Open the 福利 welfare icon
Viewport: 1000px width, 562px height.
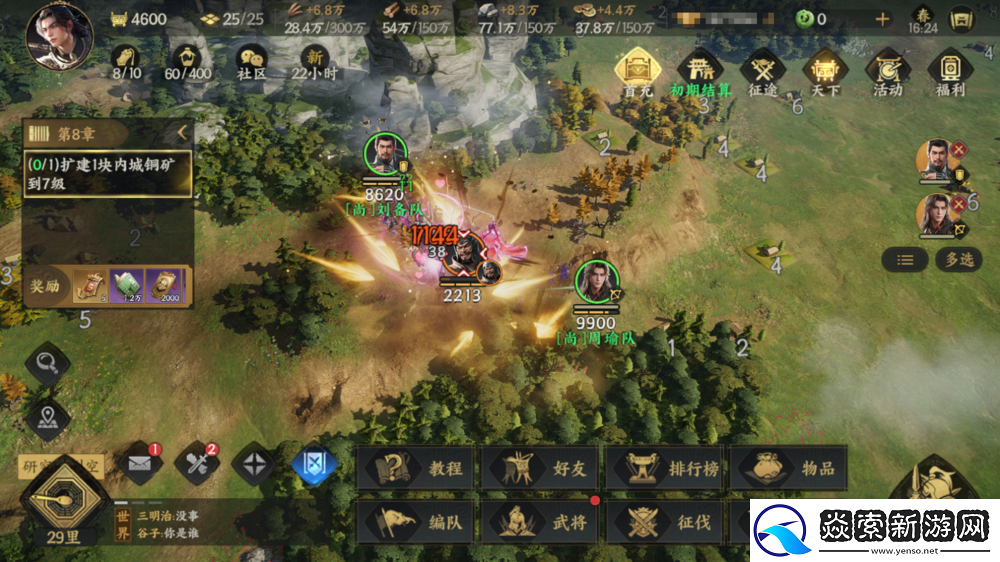[949, 73]
